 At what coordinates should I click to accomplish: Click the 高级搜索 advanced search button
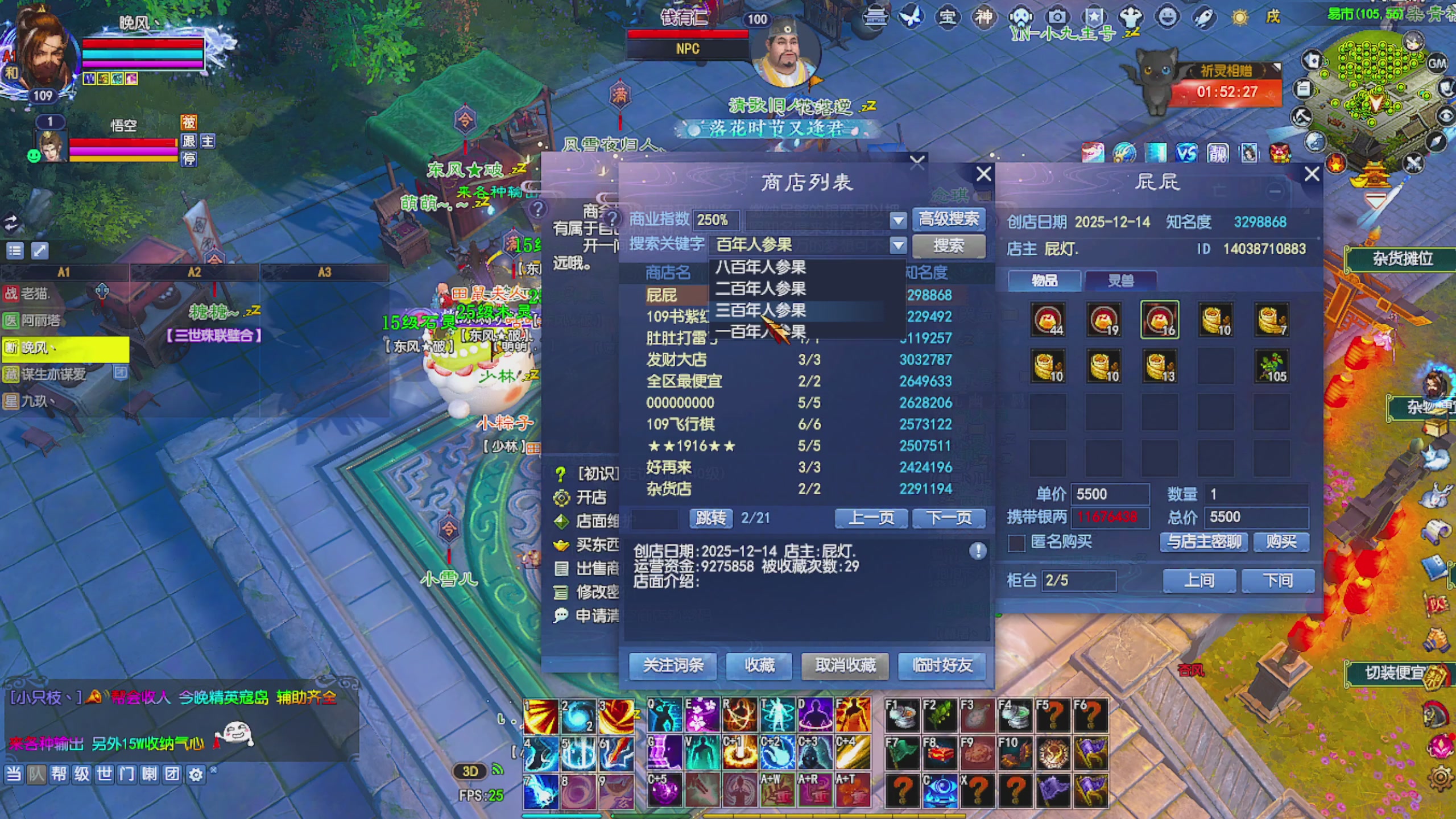[x=947, y=220]
